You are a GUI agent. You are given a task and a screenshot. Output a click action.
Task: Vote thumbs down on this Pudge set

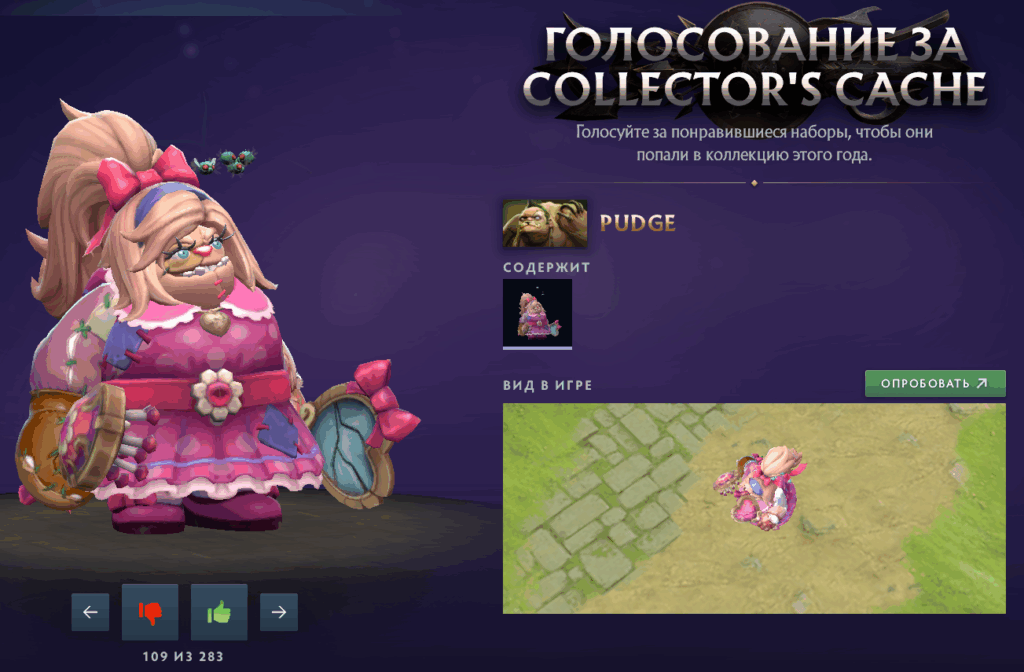click(x=150, y=612)
